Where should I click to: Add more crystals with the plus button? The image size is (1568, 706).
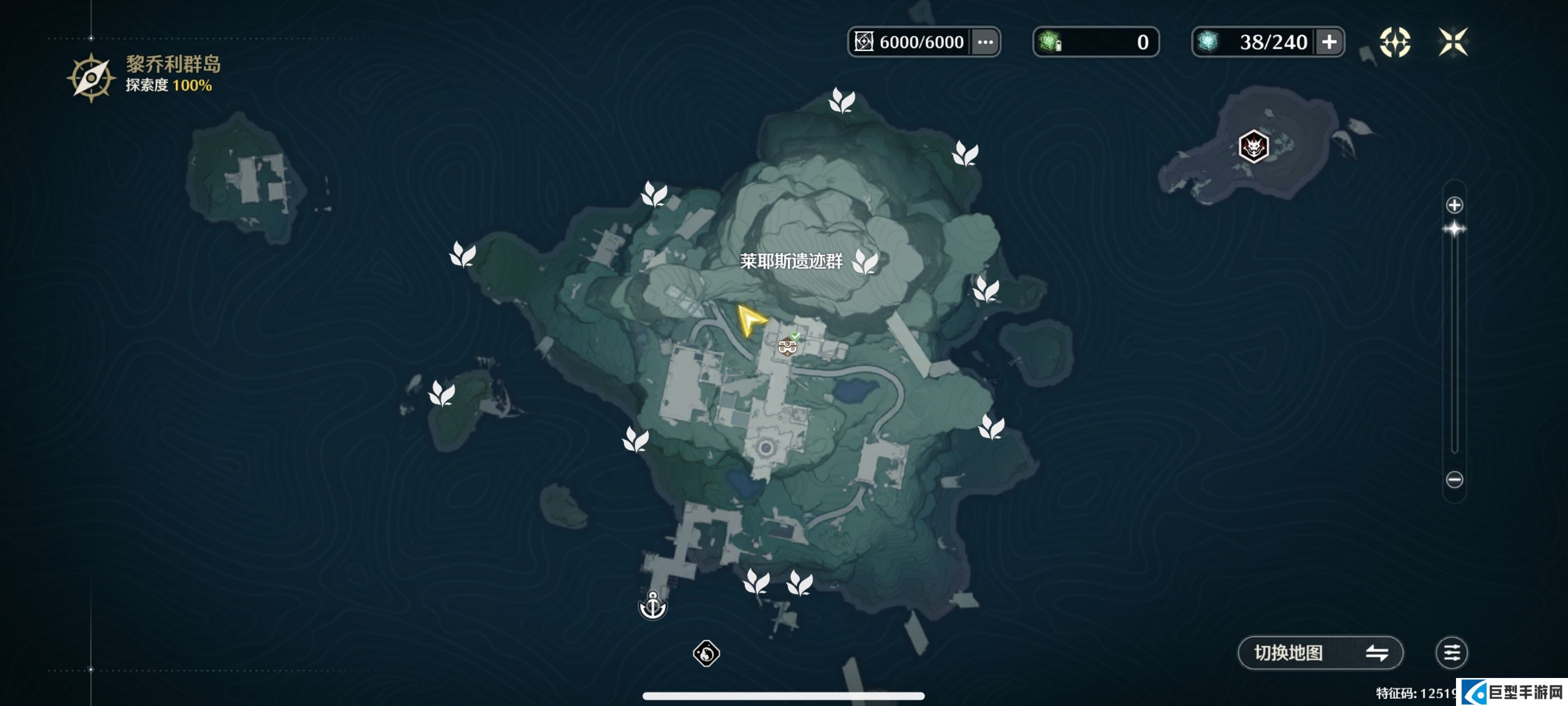(1329, 42)
